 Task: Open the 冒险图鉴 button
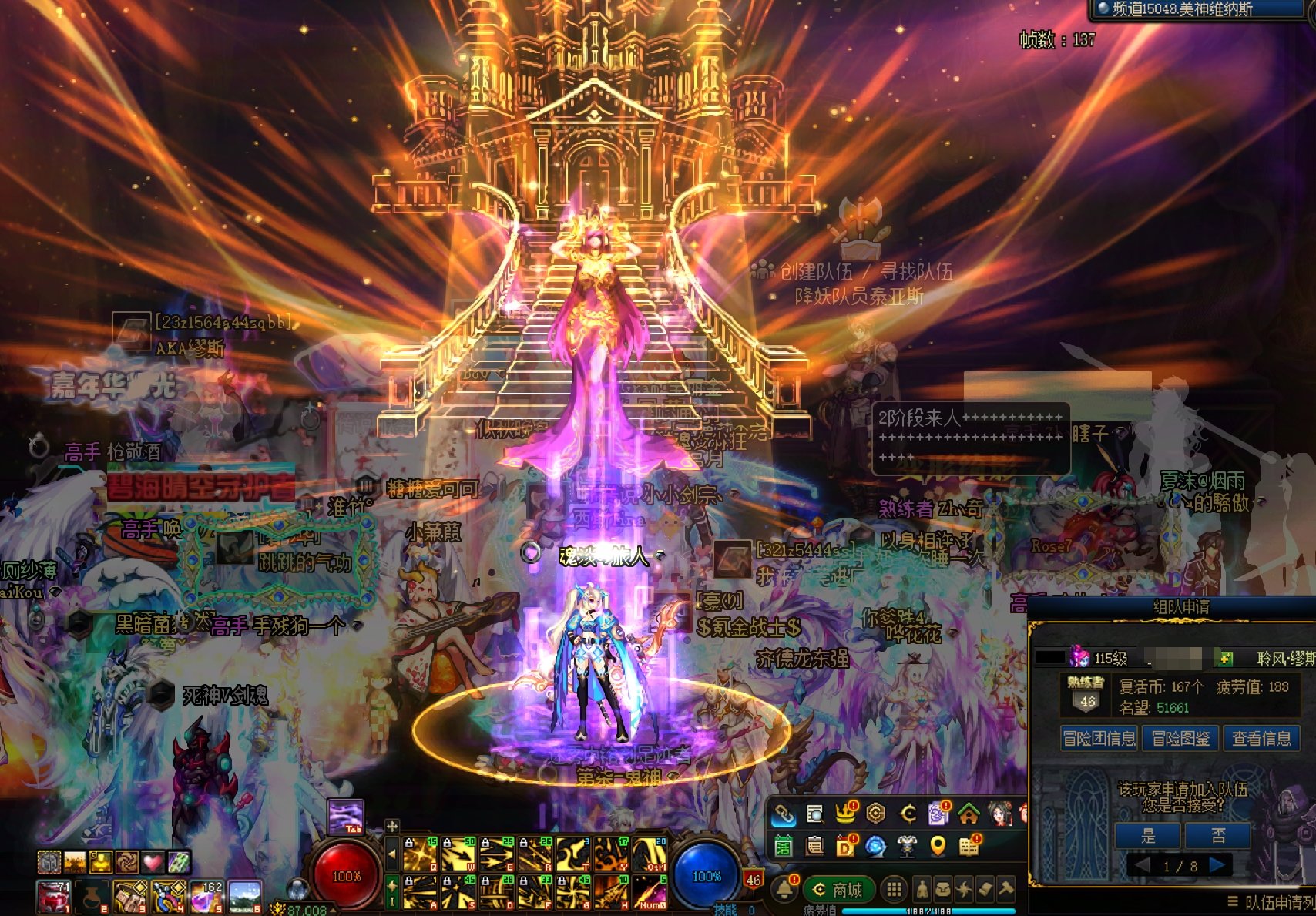pyautogui.click(x=1180, y=739)
